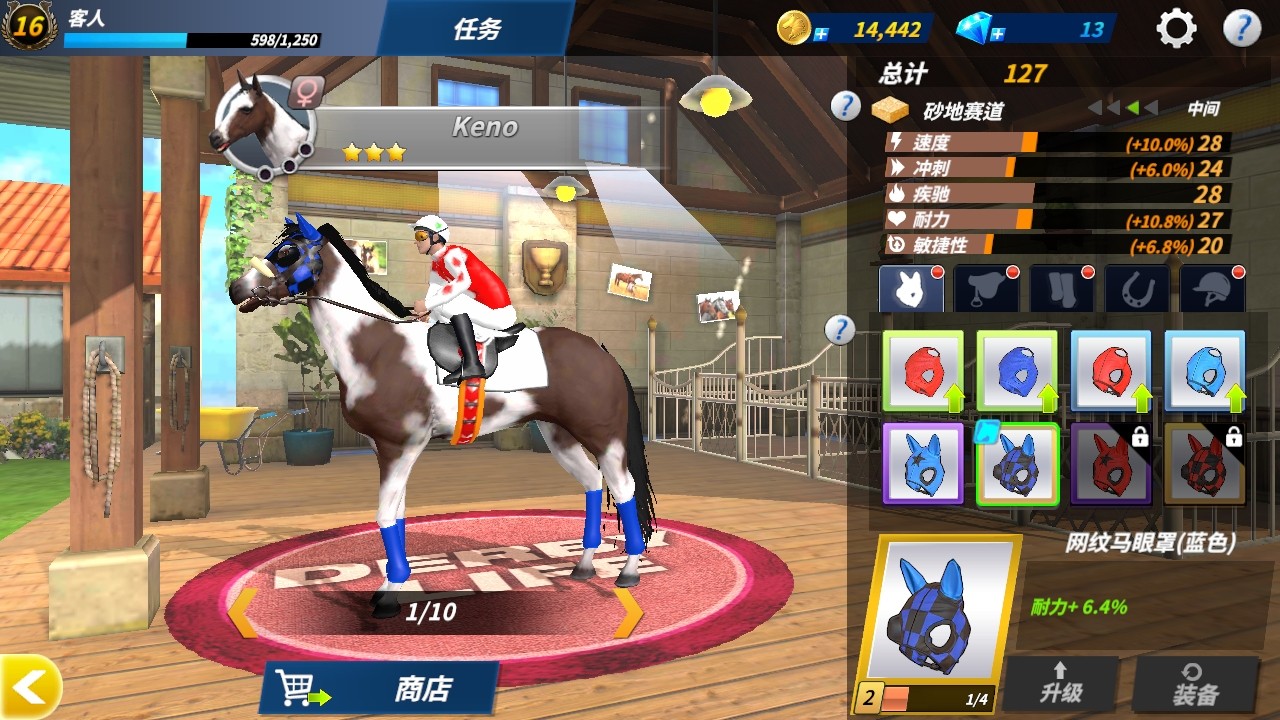The height and width of the screenshot is (720, 1280).
Task: Open the help question mark at top right
Action: pyautogui.click(x=1243, y=28)
